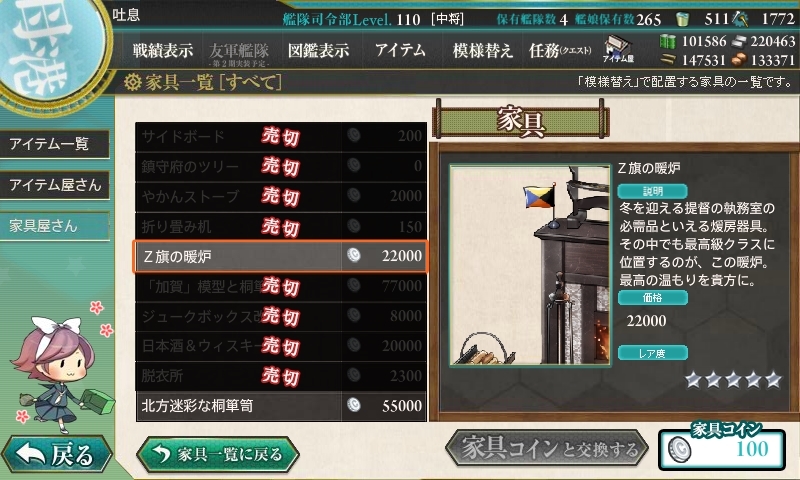Select the アイテム top menu entry

click(400, 50)
